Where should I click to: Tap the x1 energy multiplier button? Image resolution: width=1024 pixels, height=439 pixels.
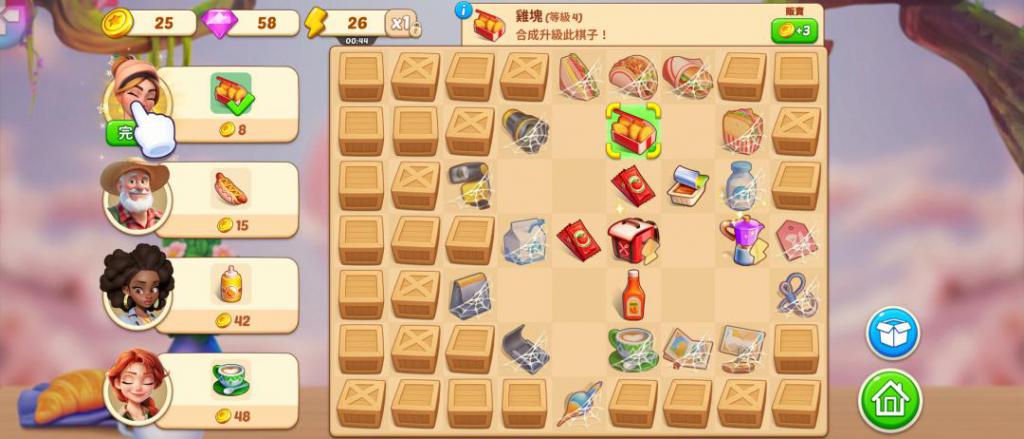coord(402,24)
